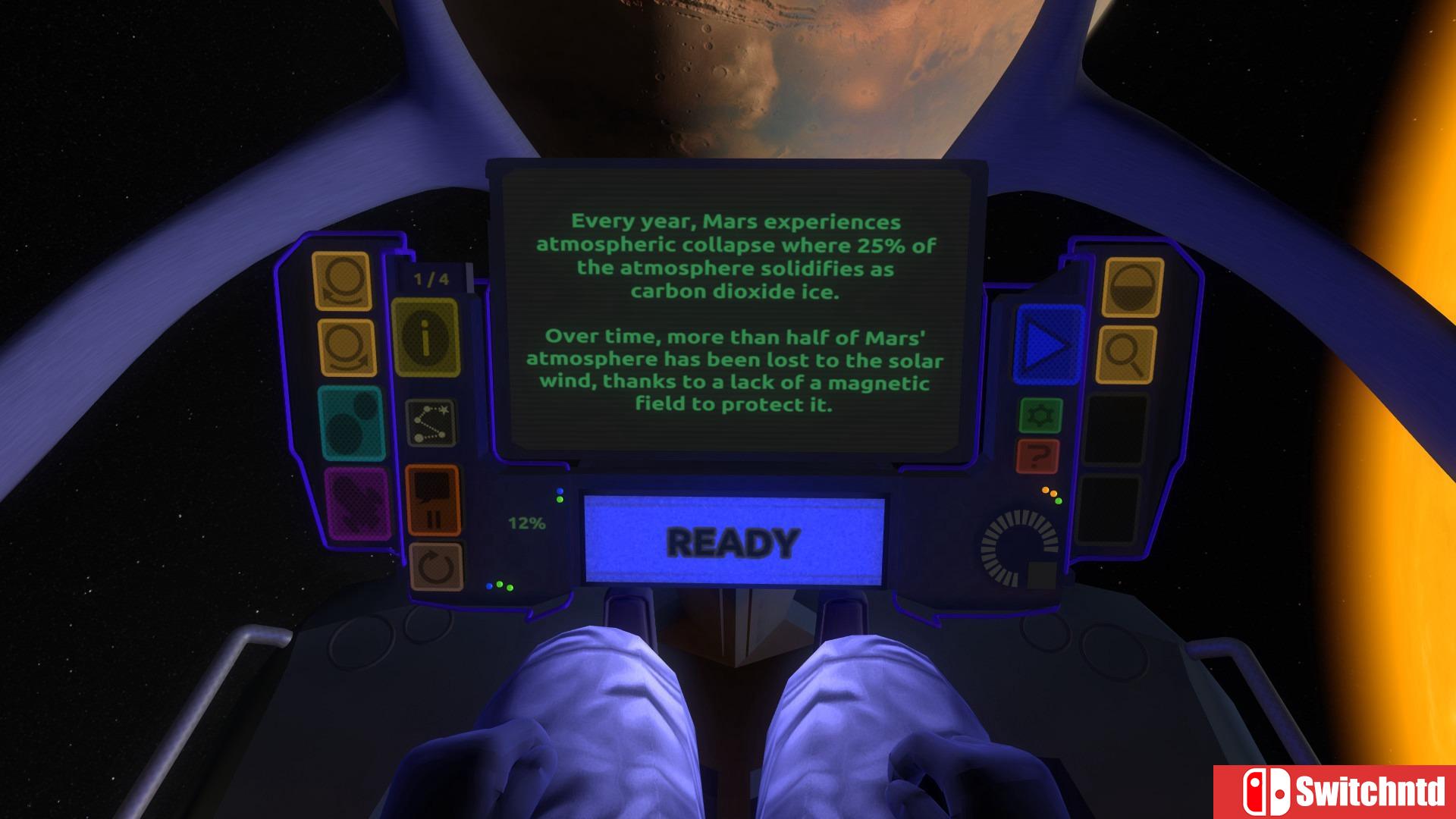
Task: Open the yellow info panel button
Action: pos(425,338)
